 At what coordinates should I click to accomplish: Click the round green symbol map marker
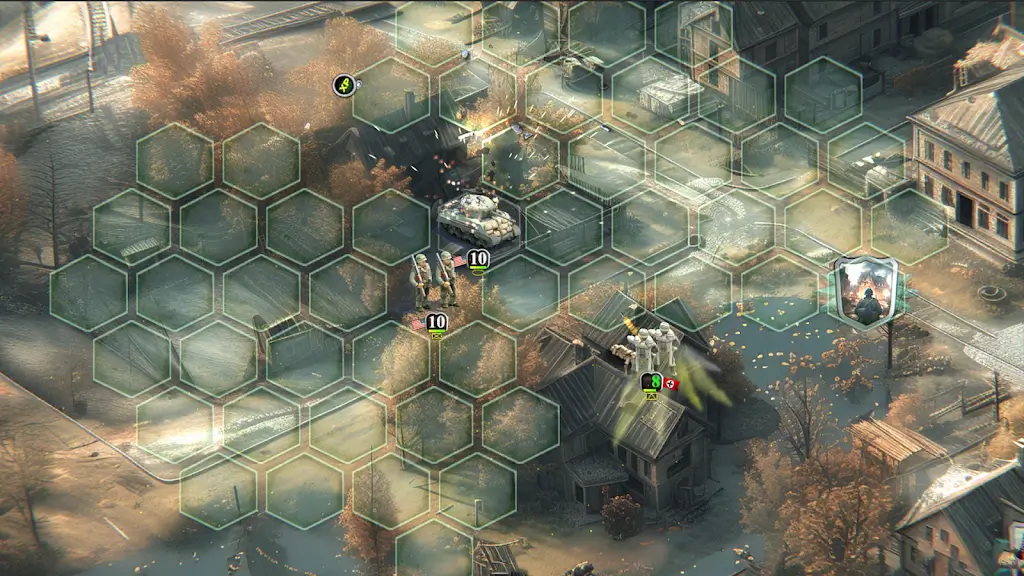[x=344, y=86]
